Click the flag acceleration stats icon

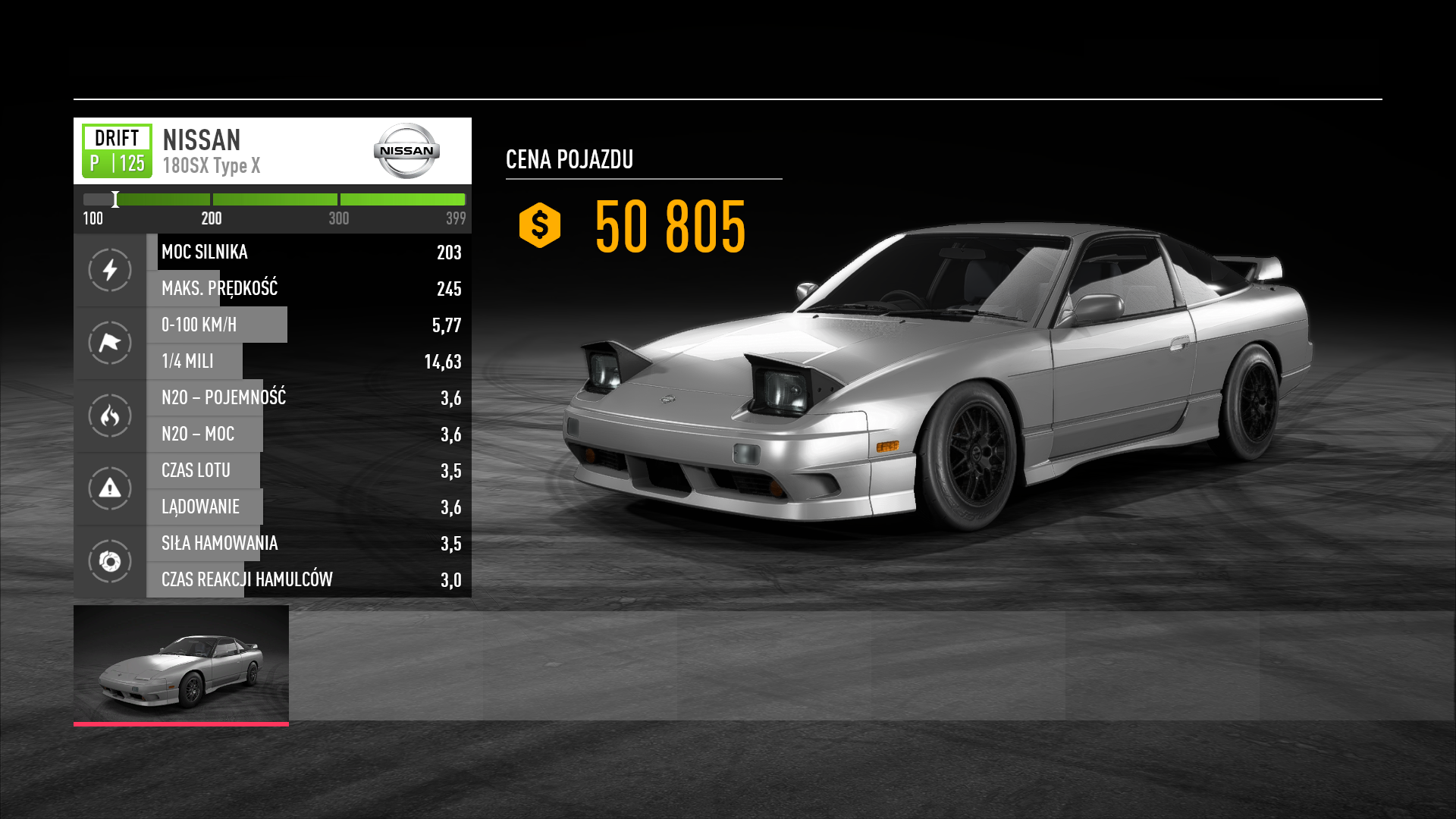[110, 343]
